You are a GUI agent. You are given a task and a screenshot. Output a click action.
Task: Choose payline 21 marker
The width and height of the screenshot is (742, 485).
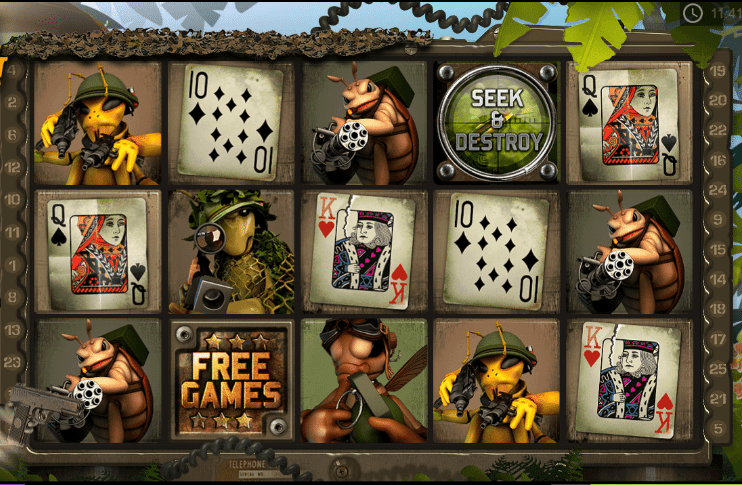click(x=719, y=399)
